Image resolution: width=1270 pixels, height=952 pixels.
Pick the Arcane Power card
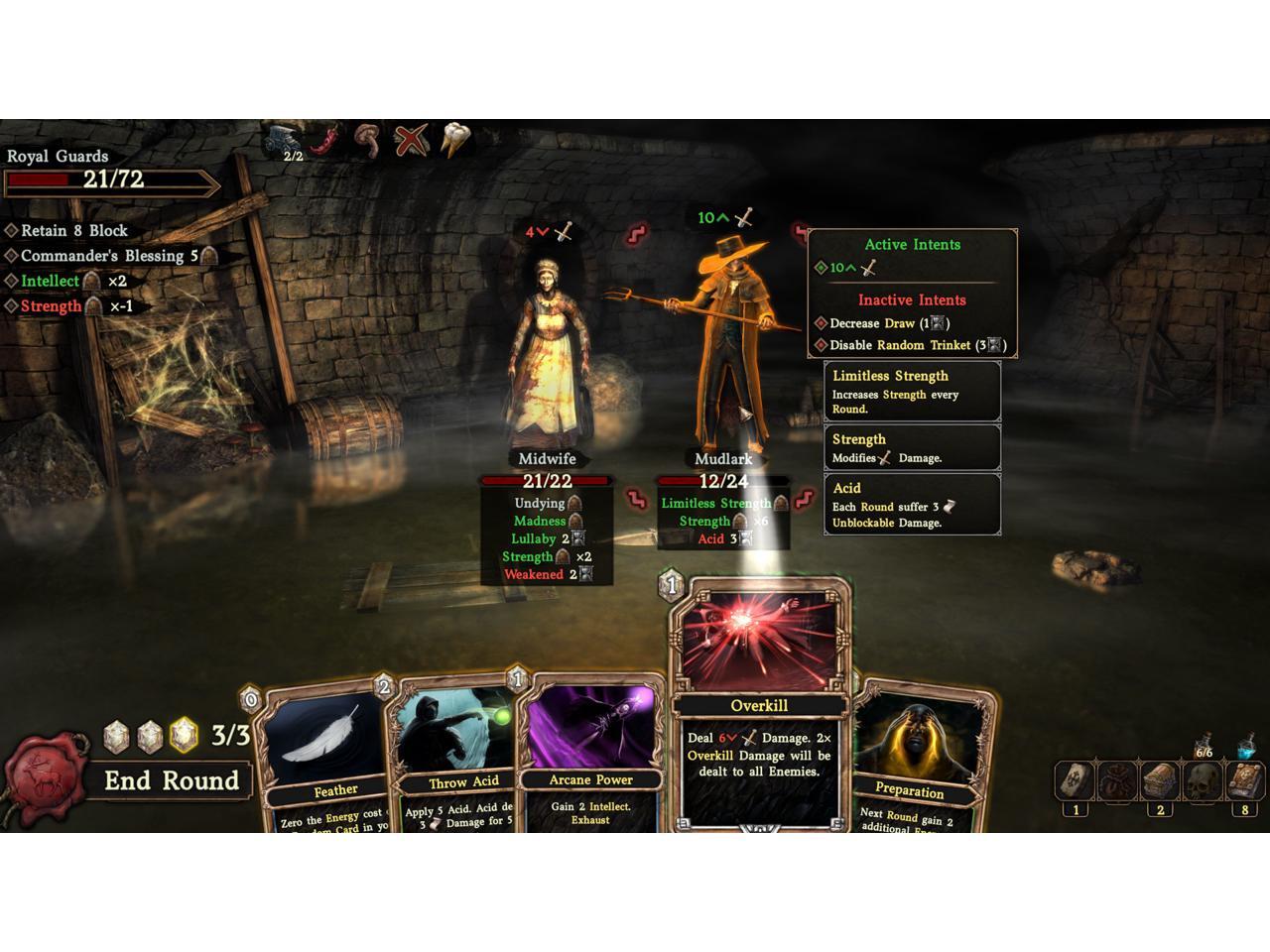(x=590, y=754)
